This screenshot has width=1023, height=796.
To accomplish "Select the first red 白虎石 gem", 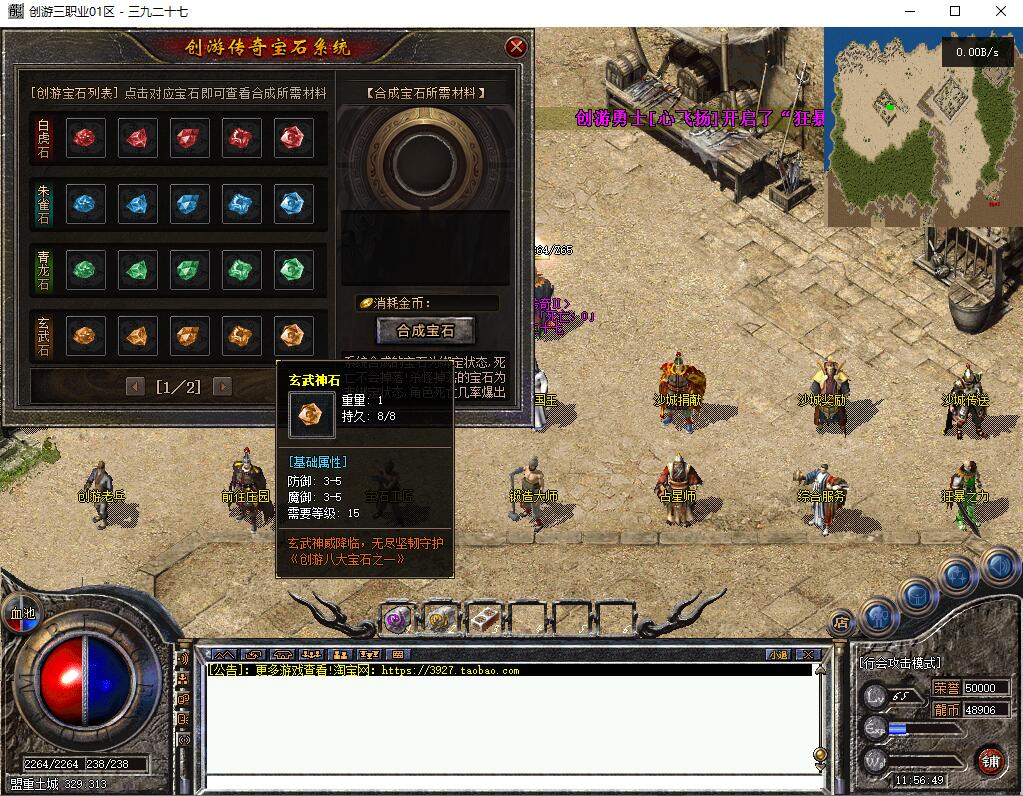I will tap(86, 138).
